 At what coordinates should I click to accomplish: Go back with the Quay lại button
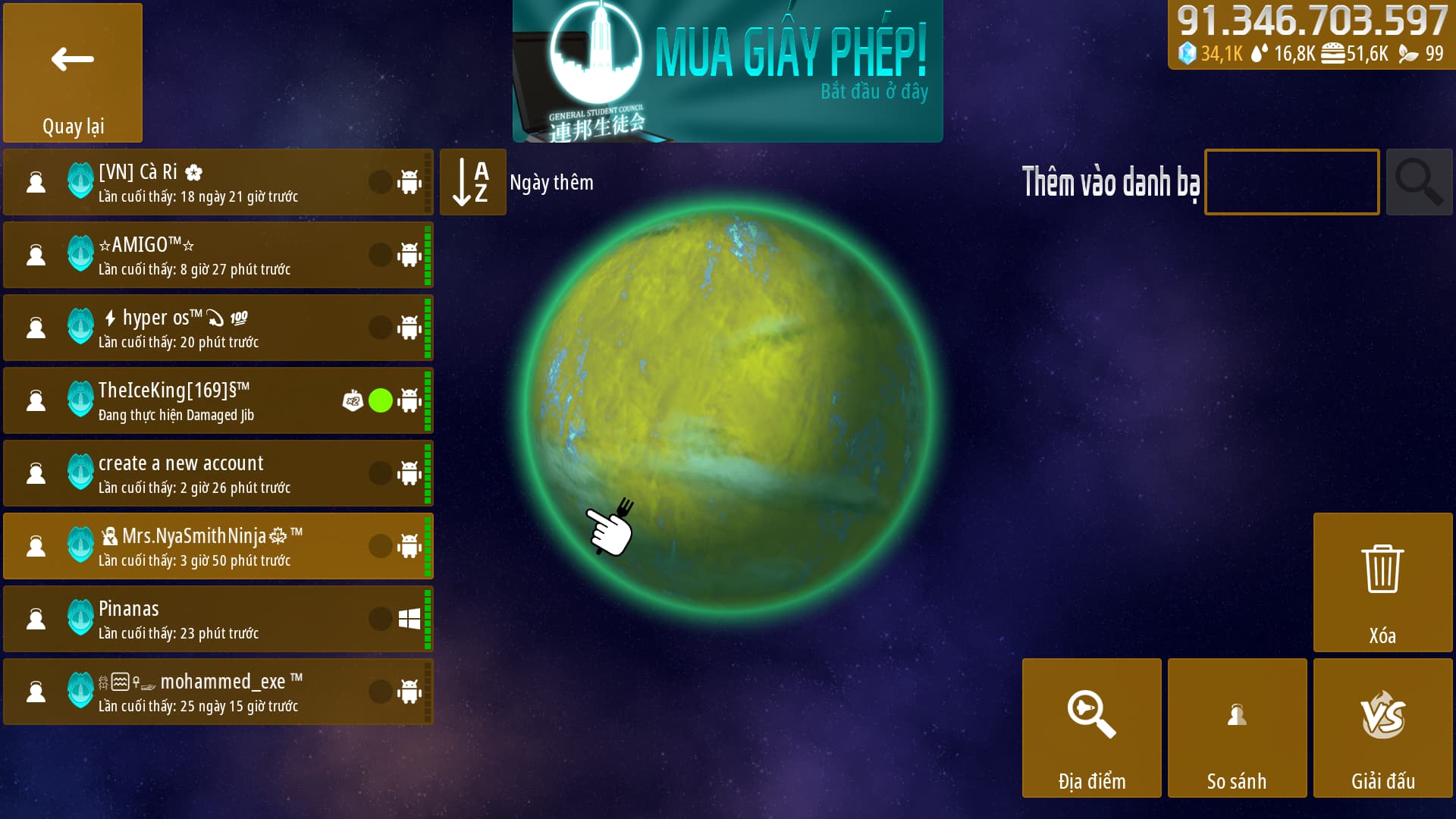(x=73, y=73)
